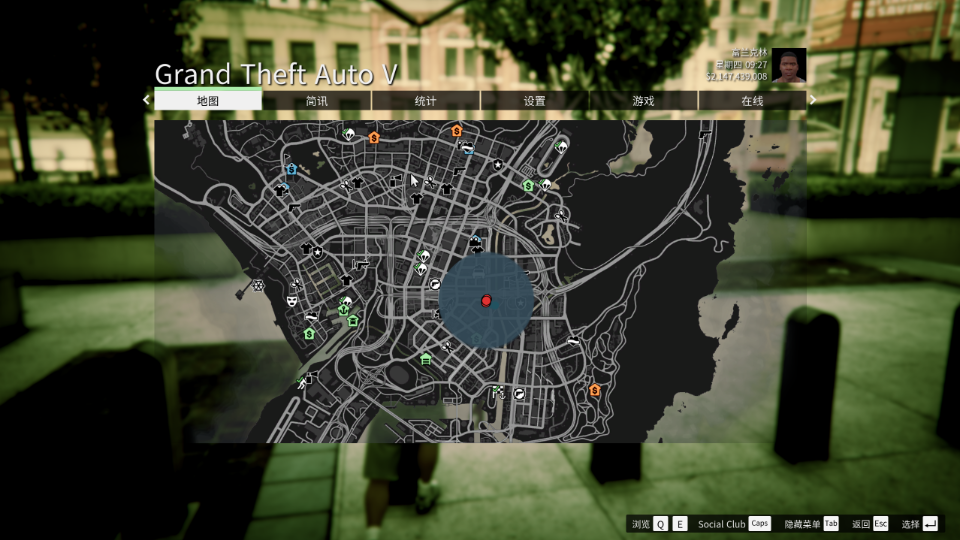The height and width of the screenshot is (540, 960).
Task: Choose the blue dollar property marker
Action: click(291, 170)
